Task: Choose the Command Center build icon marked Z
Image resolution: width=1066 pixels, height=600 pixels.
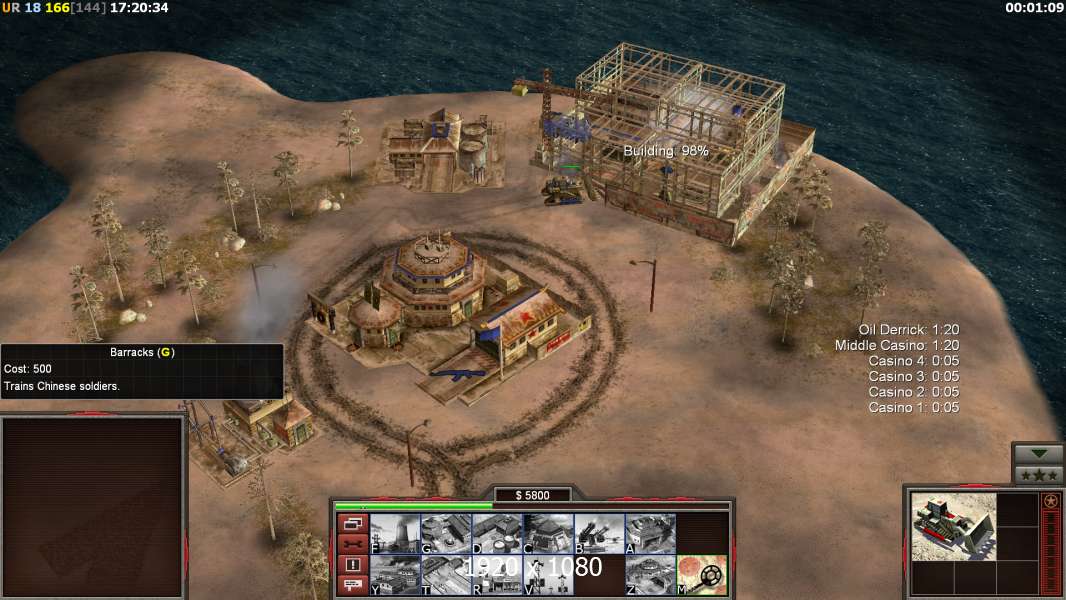Action: pos(650,575)
